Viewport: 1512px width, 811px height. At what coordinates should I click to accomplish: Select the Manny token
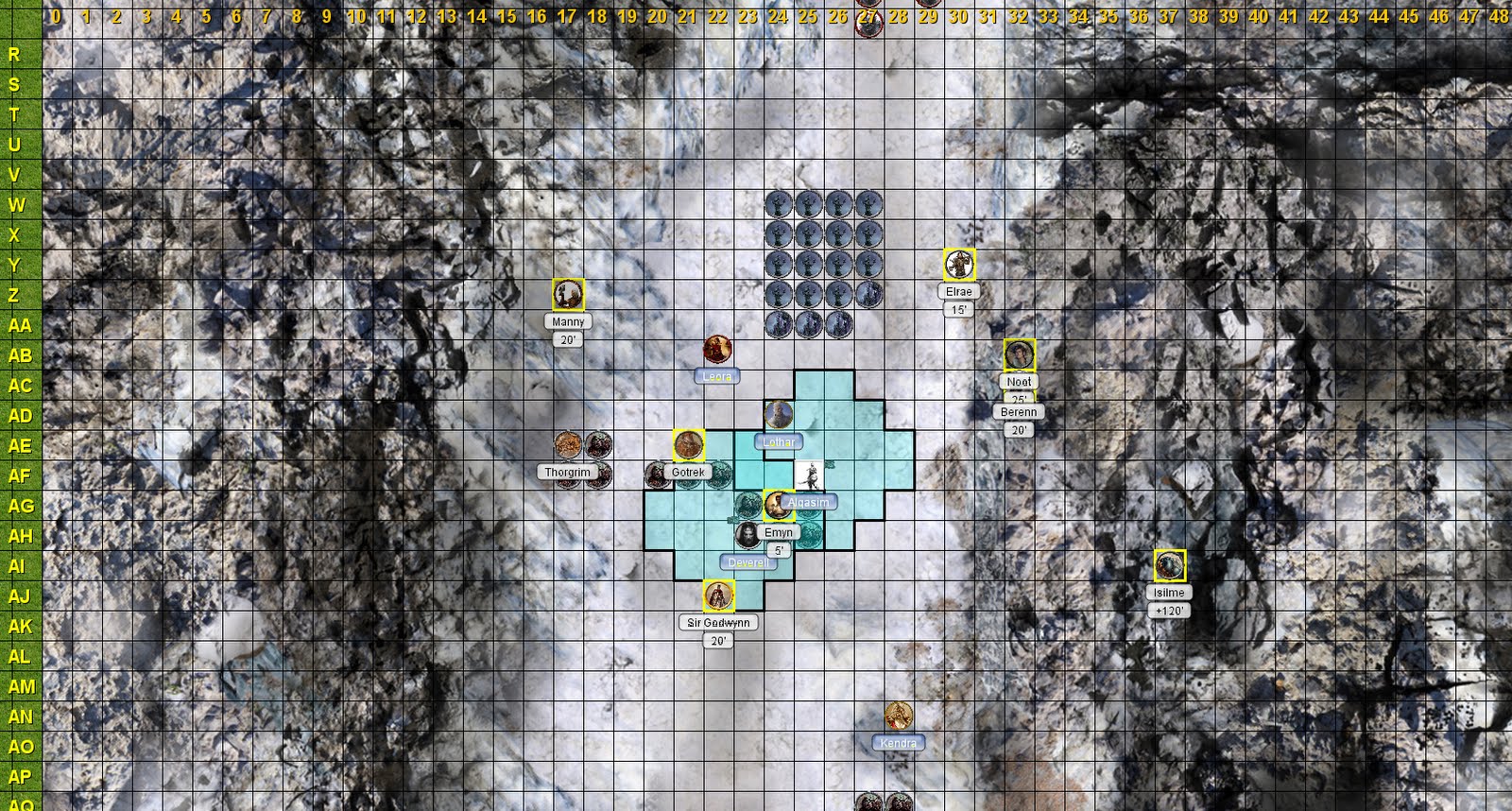tap(568, 295)
